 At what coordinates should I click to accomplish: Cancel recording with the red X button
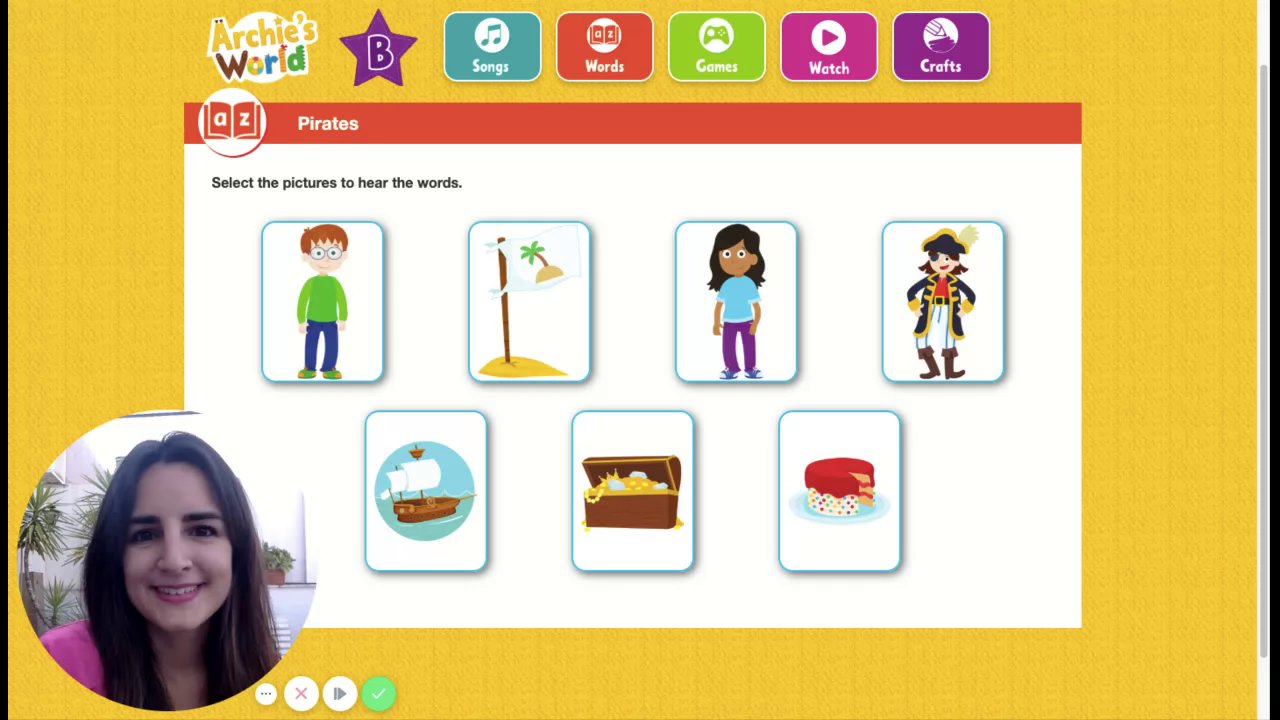301,693
